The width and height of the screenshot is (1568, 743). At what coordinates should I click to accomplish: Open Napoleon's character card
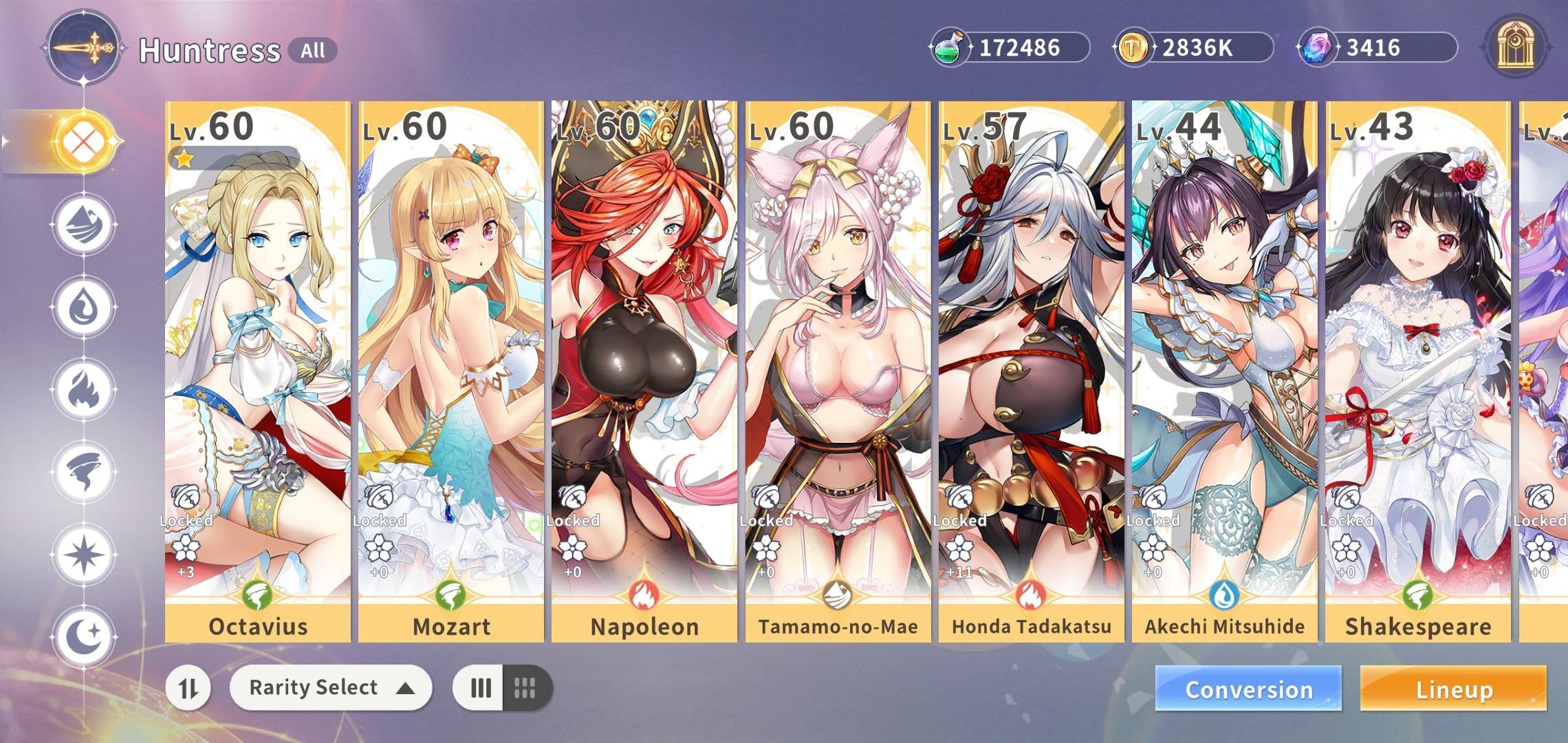(x=644, y=371)
